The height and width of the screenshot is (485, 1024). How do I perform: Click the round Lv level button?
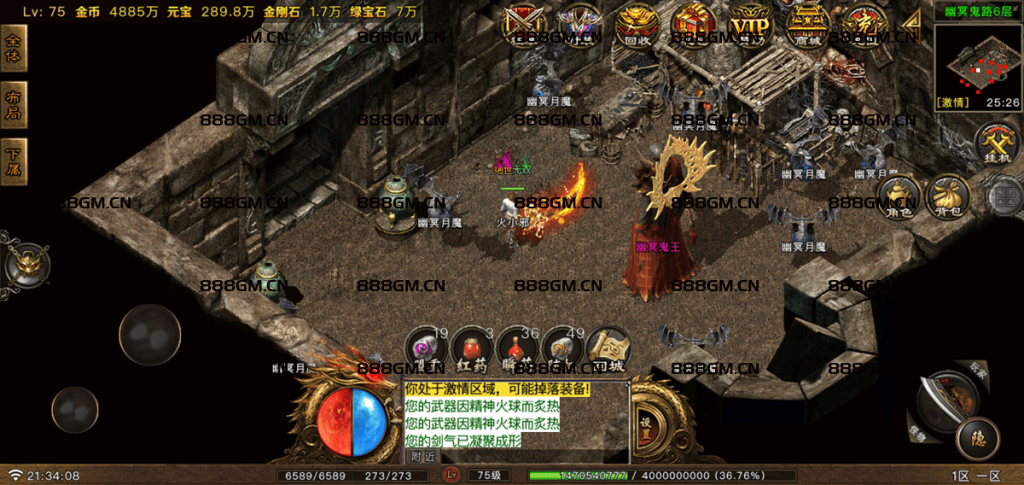pyautogui.click(x=451, y=475)
